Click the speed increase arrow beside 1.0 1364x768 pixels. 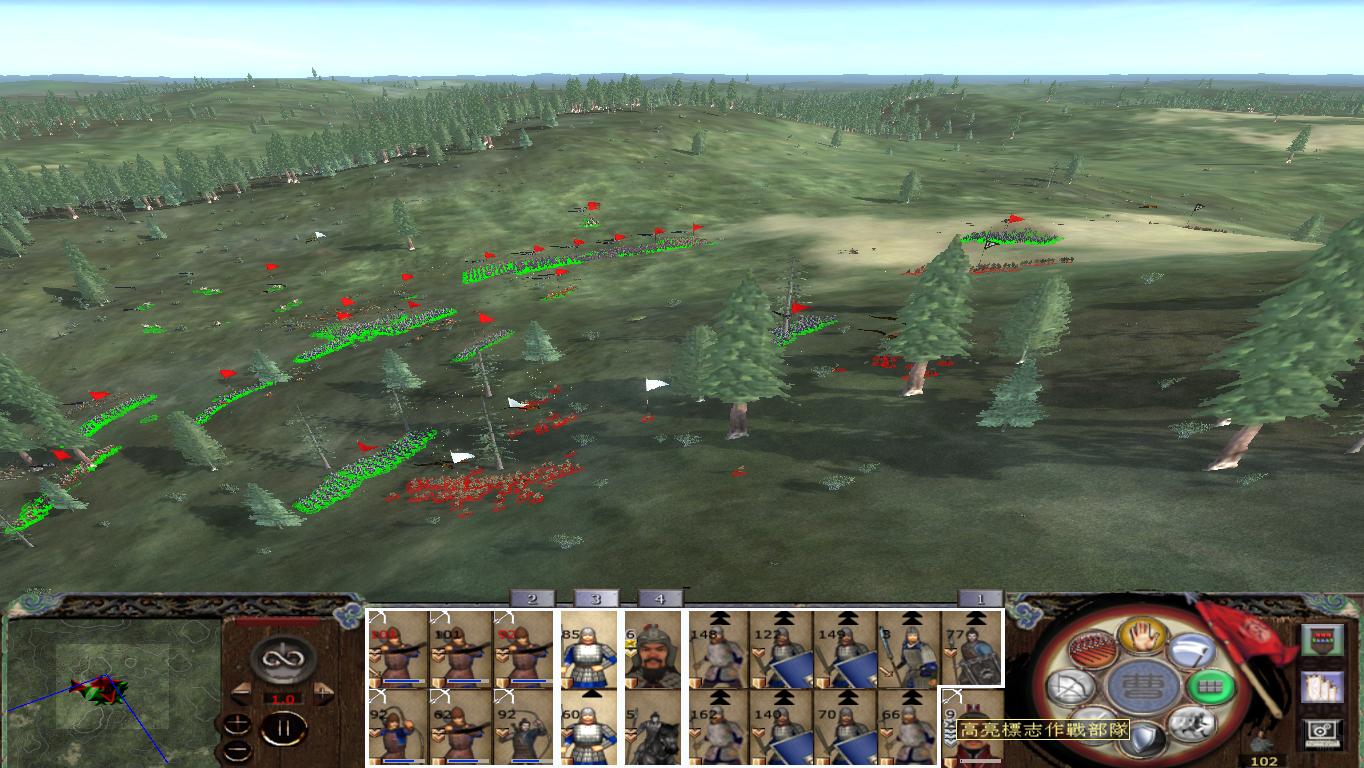pyautogui.click(x=323, y=691)
